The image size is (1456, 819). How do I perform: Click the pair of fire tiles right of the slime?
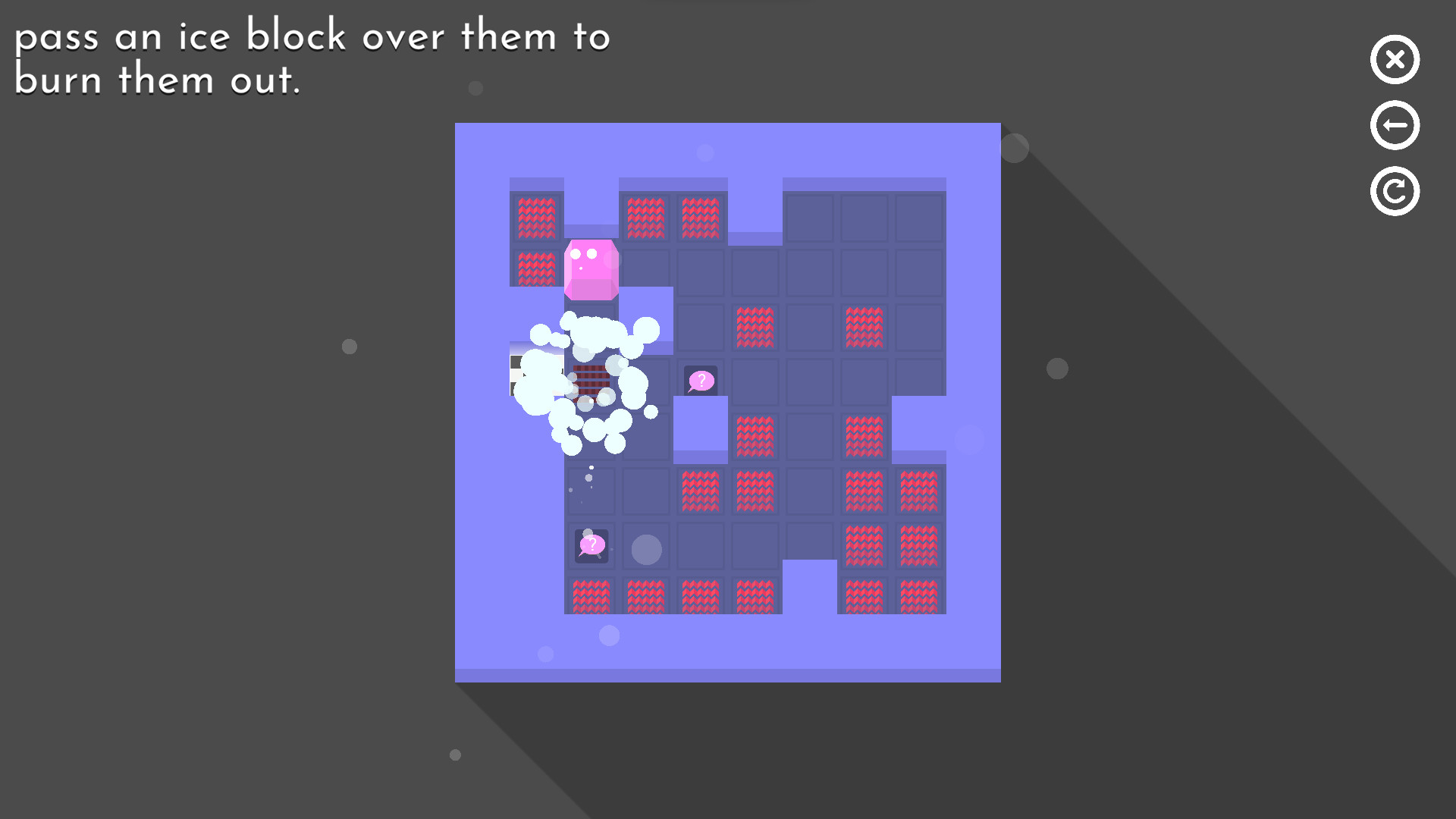[x=673, y=218]
